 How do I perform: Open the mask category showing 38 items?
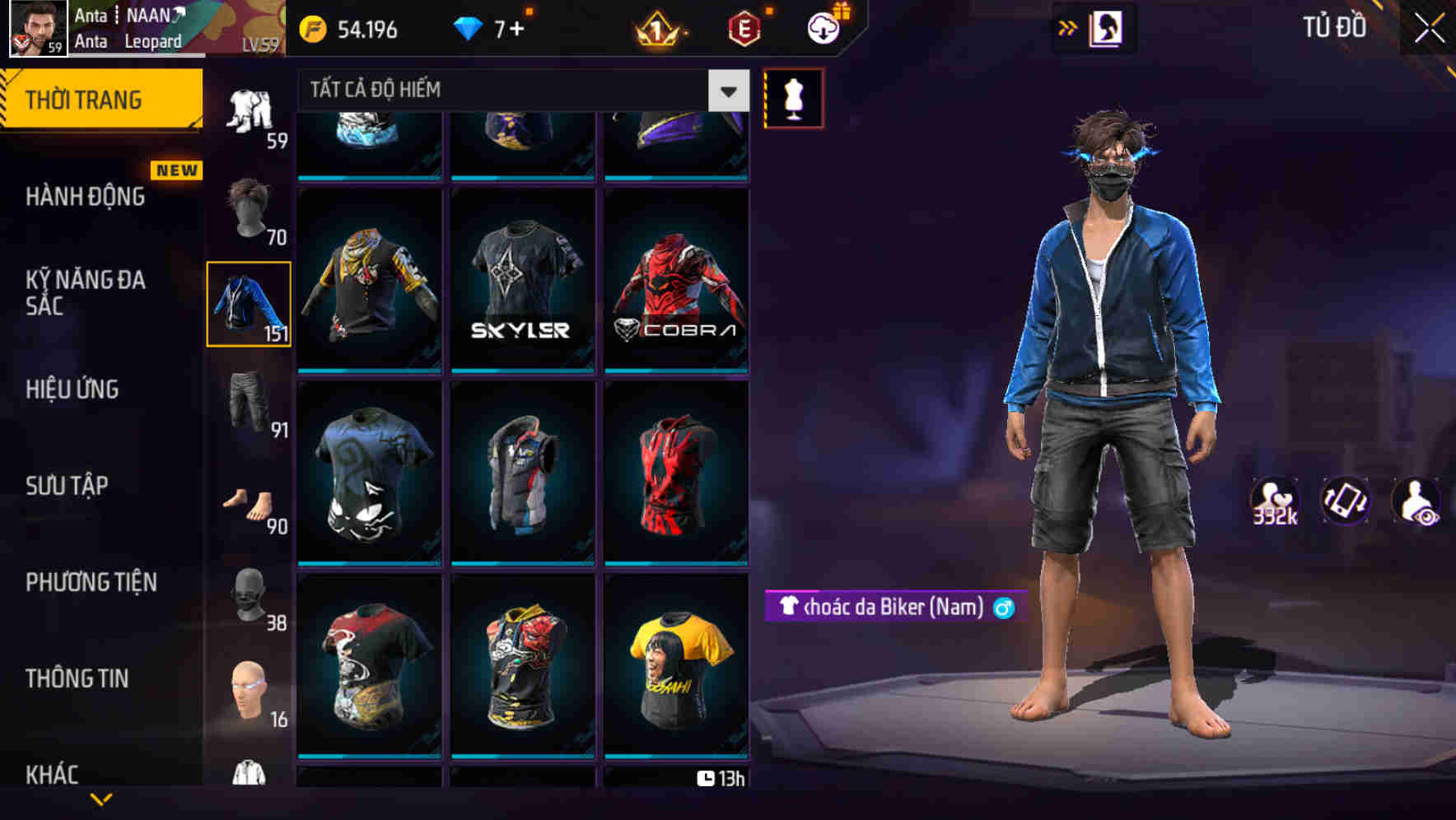[249, 597]
